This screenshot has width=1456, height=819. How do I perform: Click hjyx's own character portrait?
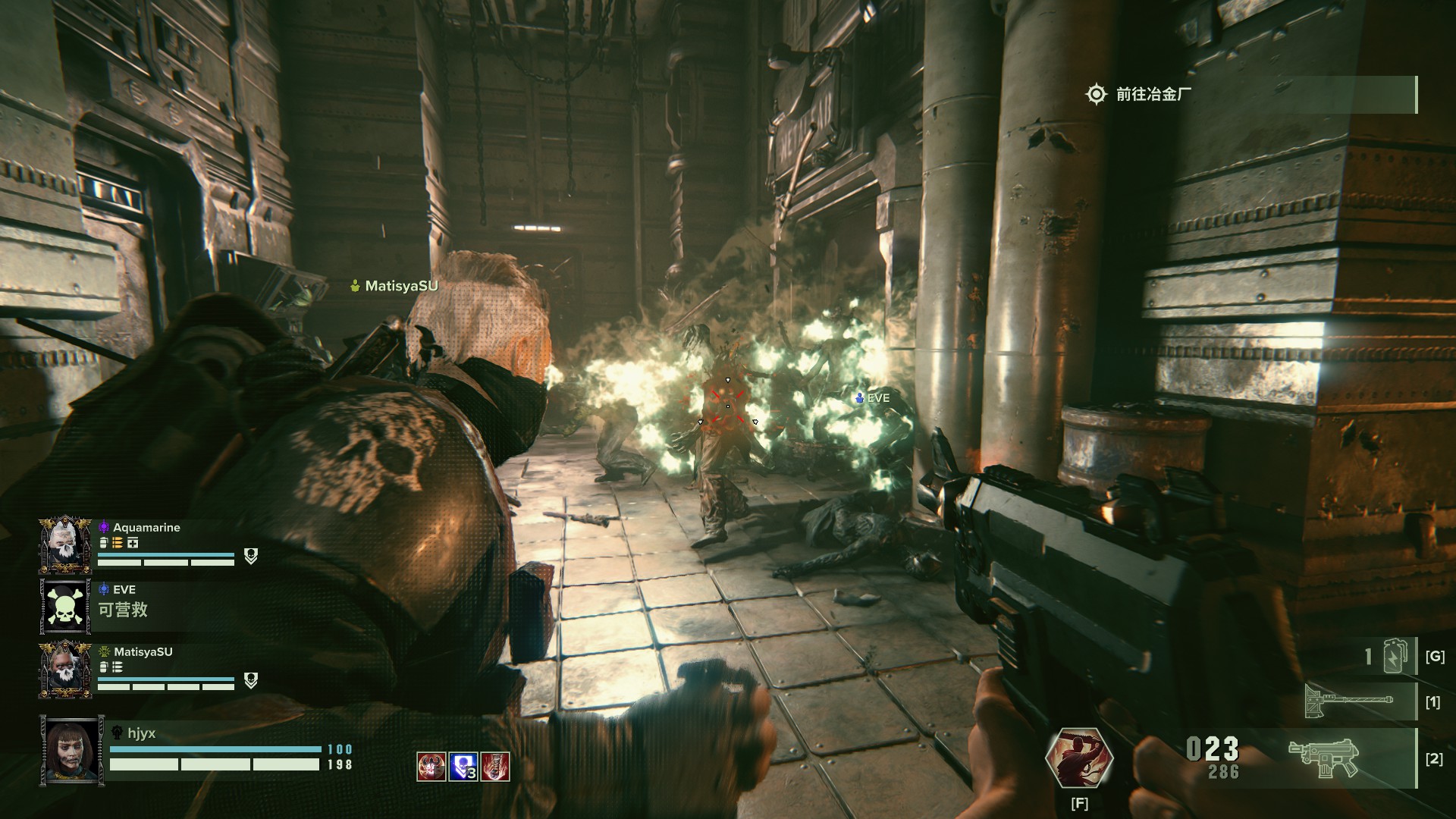point(73,752)
